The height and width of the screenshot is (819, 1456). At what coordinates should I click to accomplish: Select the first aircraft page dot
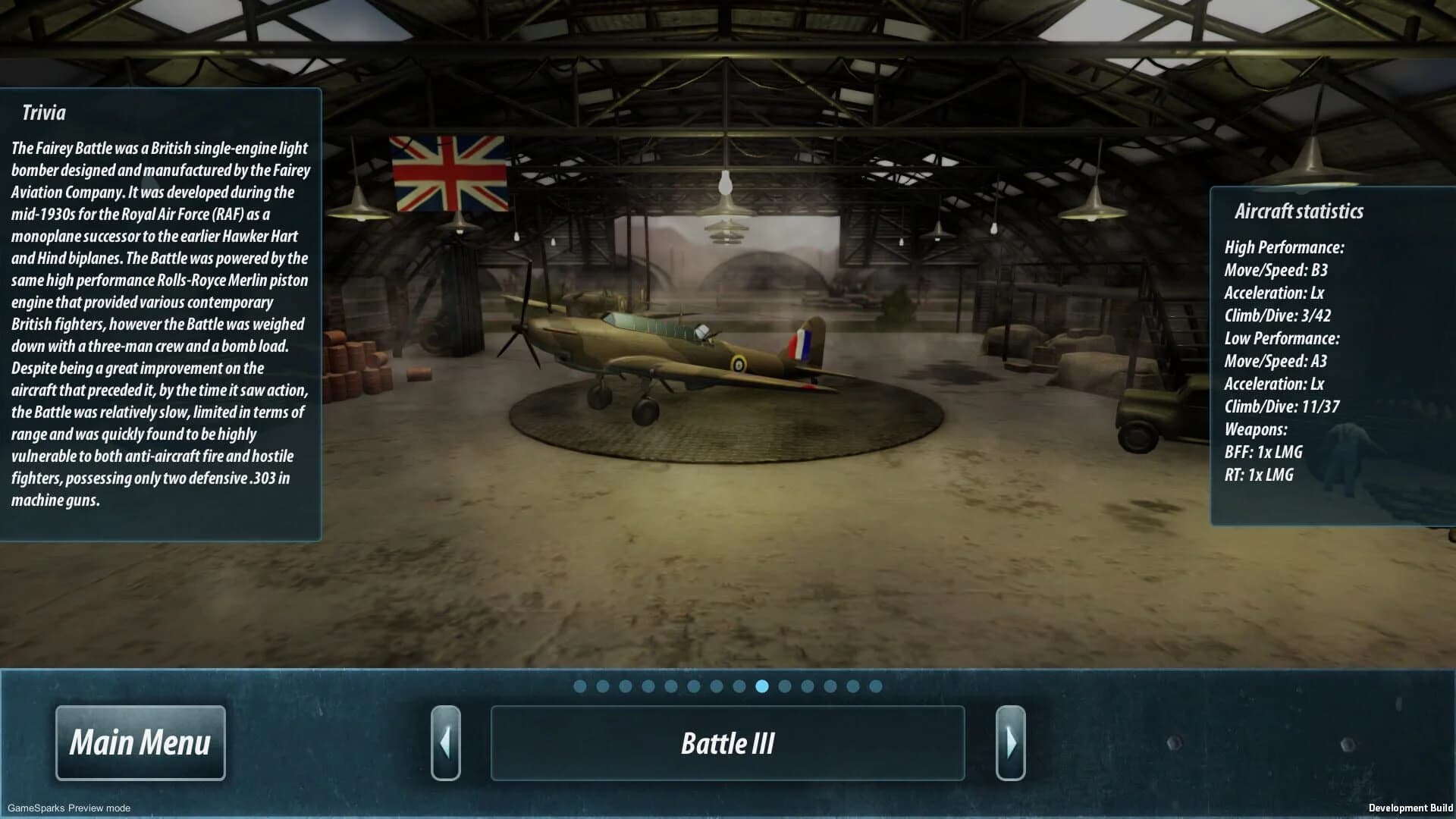(580, 686)
